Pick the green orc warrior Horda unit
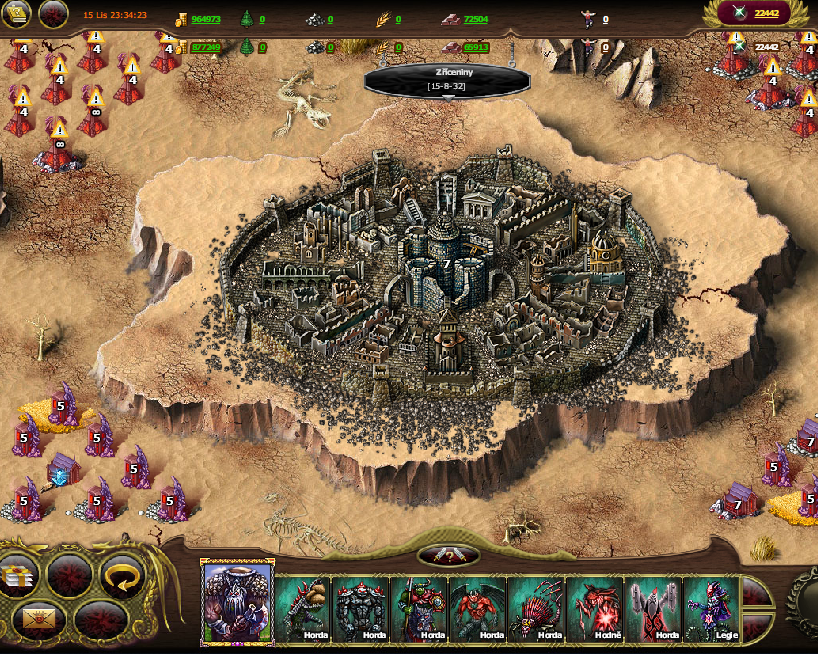Image resolution: width=818 pixels, height=654 pixels. [x=419, y=608]
